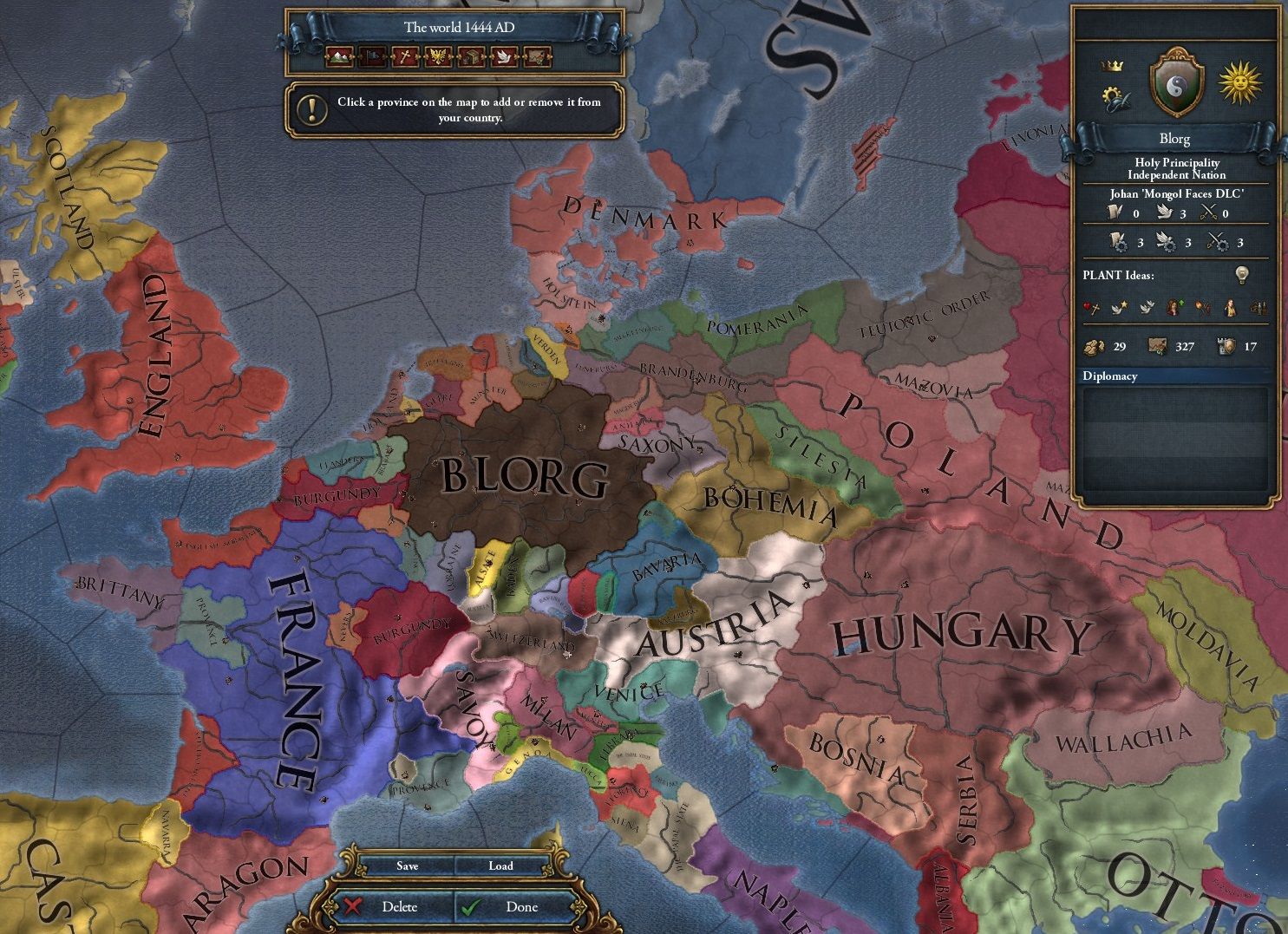Click ruler name Johan 'Mongol Faces DLC'

point(1178,194)
